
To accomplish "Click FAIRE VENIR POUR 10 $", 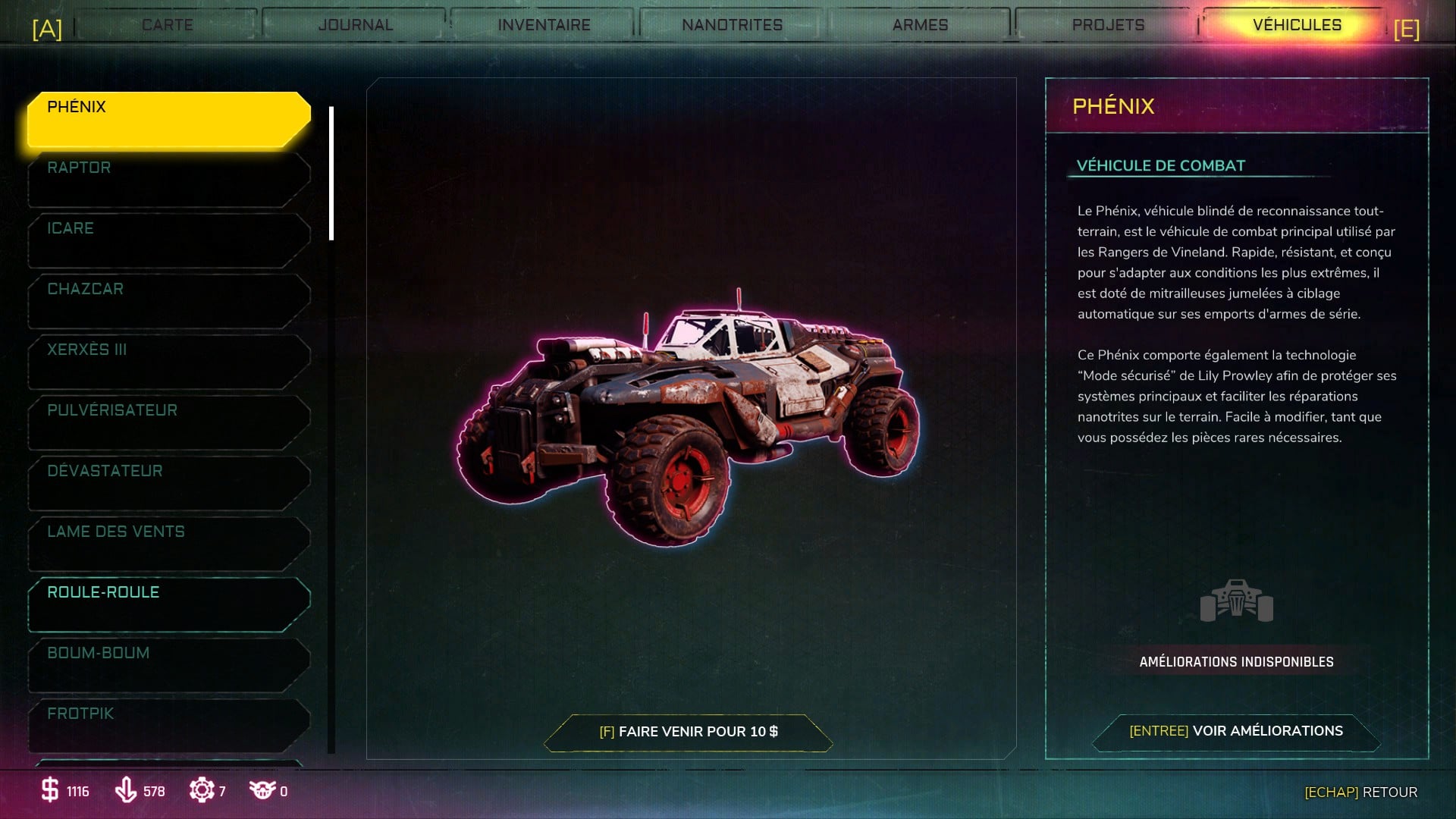I will pyautogui.click(x=690, y=732).
